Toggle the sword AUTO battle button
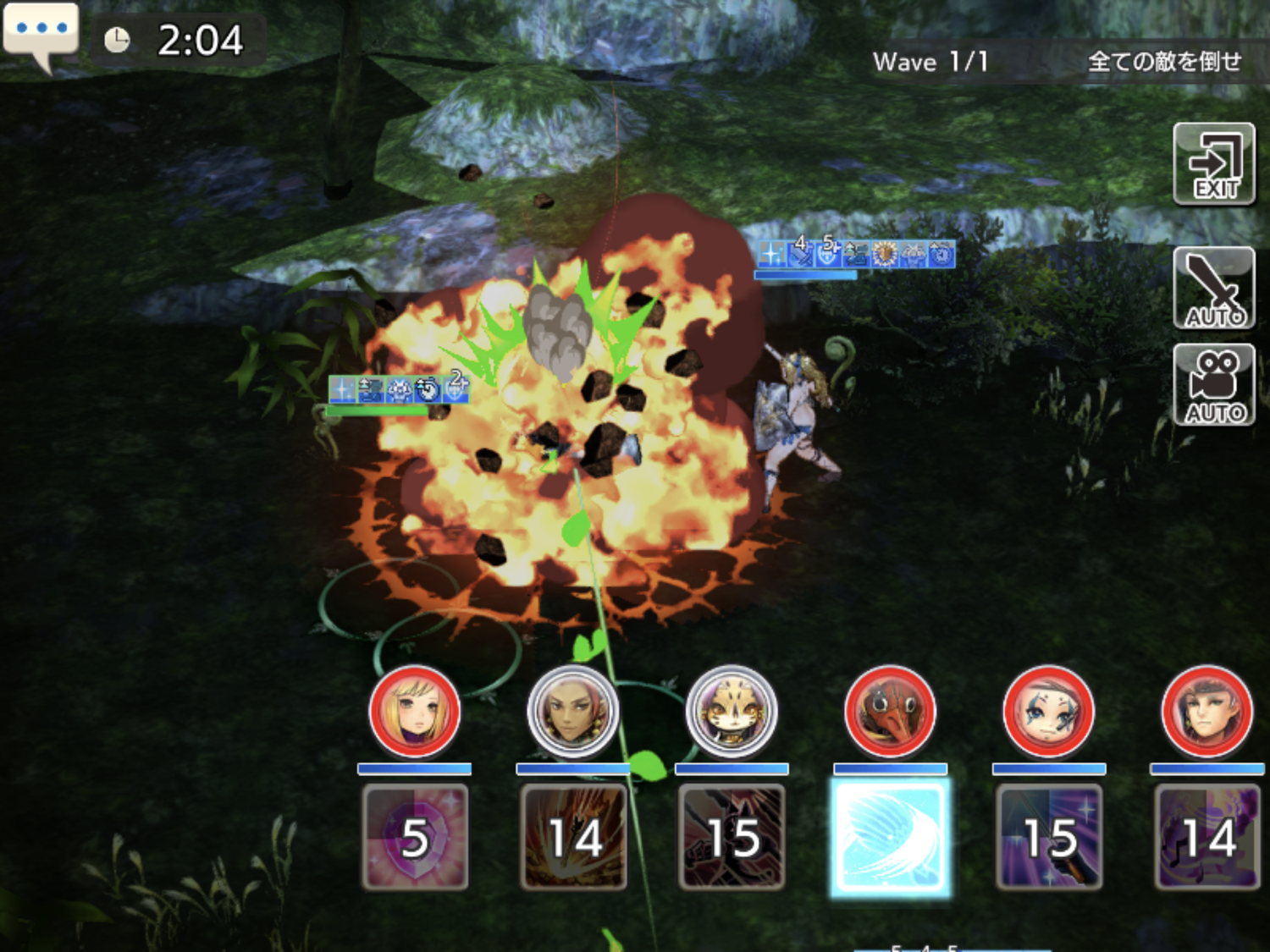Screen dimensions: 1270x952 [1214, 289]
